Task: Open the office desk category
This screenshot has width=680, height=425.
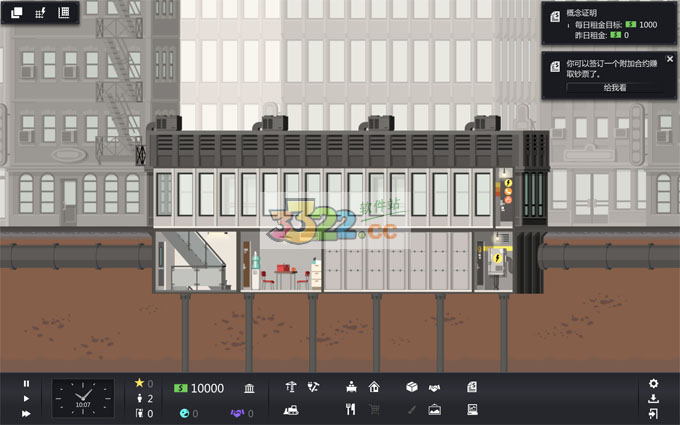Action: [351, 387]
